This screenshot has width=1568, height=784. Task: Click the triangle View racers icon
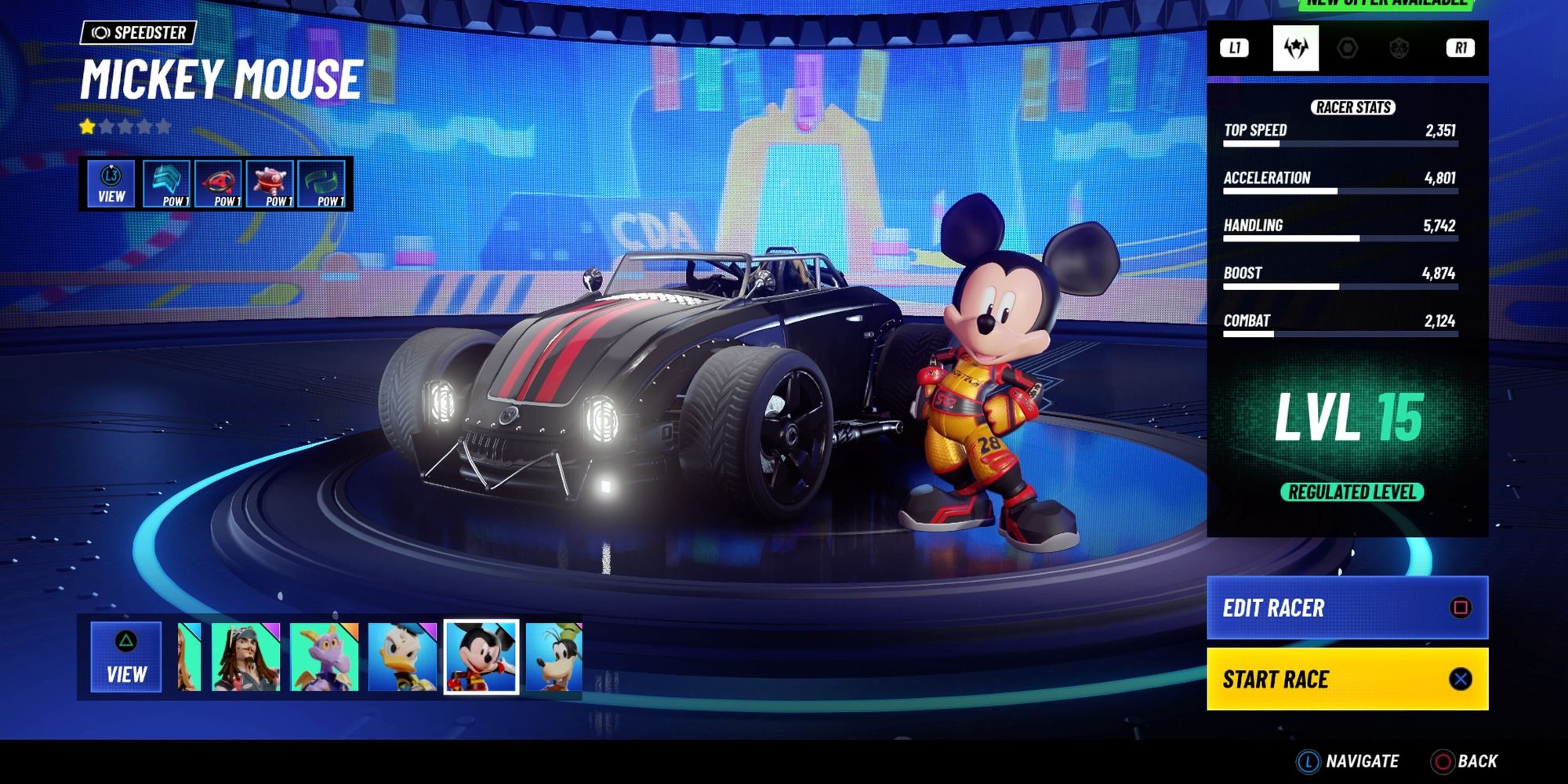pos(125,655)
